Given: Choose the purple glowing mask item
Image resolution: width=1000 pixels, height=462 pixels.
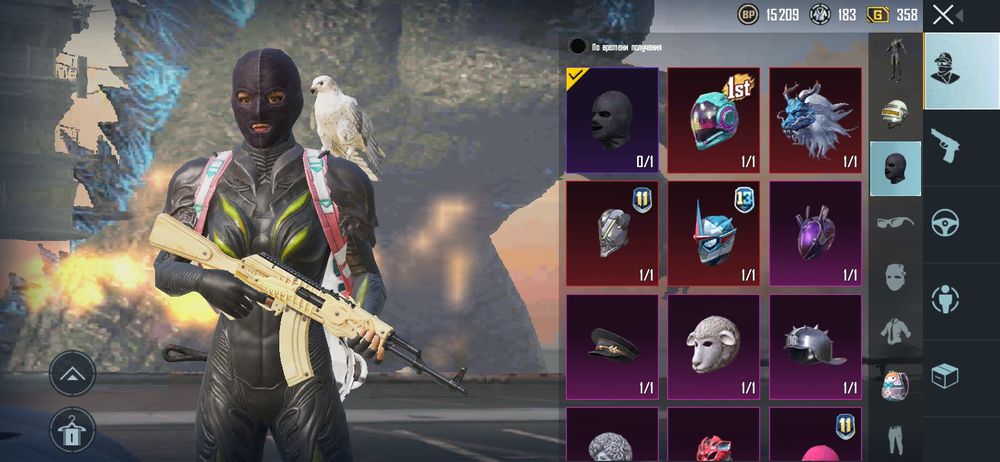Looking at the screenshot, I should (815, 233).
